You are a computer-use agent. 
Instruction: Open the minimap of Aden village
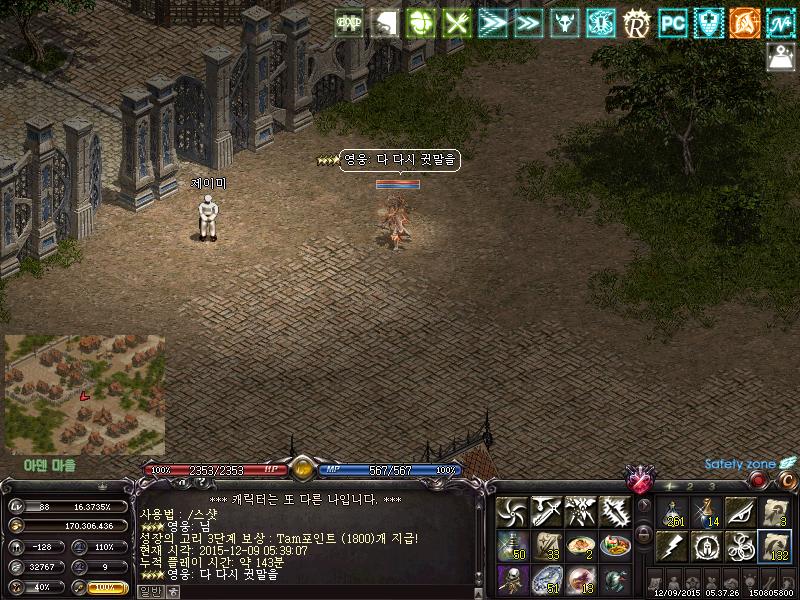coord(84,394)
